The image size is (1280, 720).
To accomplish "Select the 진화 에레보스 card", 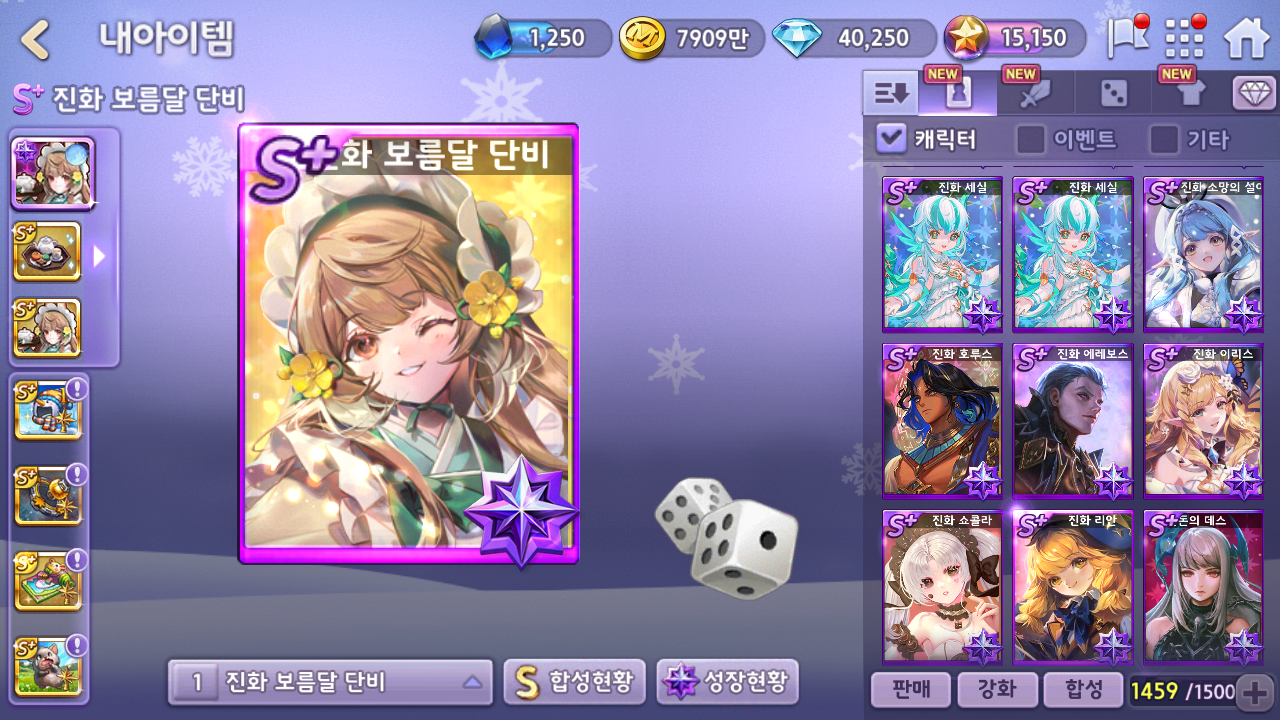I will (x=1072, y=421).
